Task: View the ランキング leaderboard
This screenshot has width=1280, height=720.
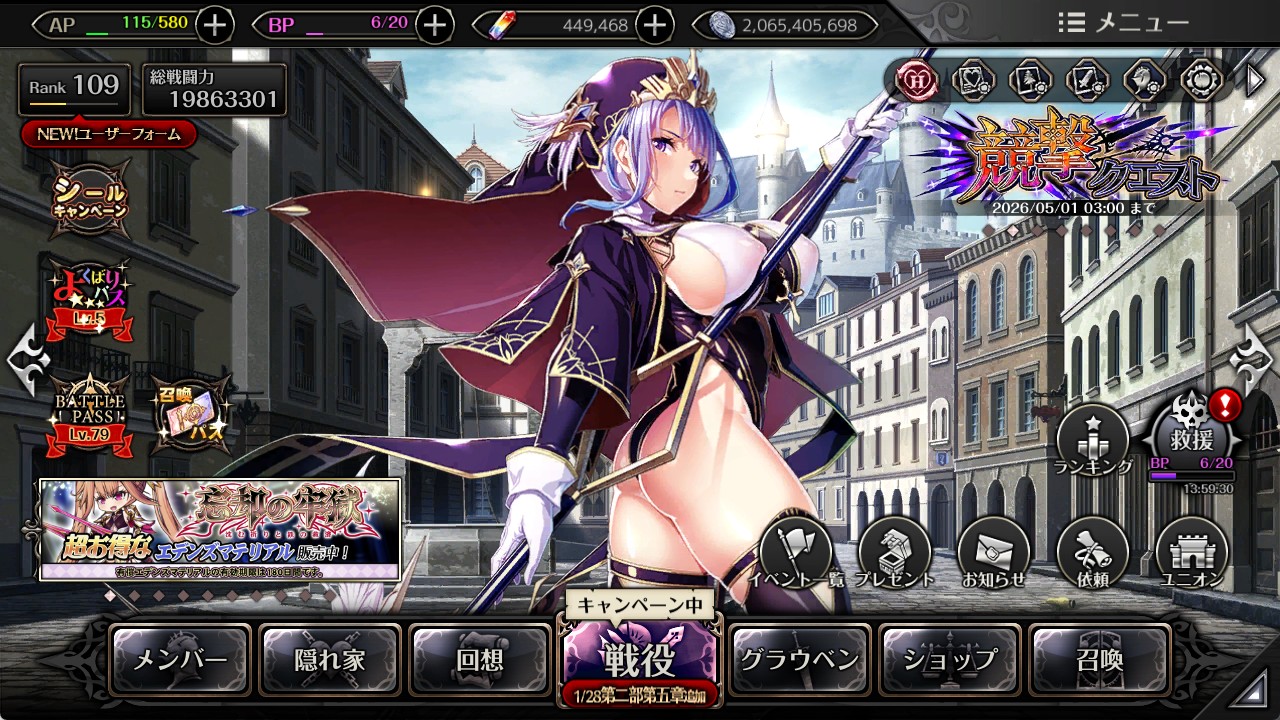Action: (1093, 440)
